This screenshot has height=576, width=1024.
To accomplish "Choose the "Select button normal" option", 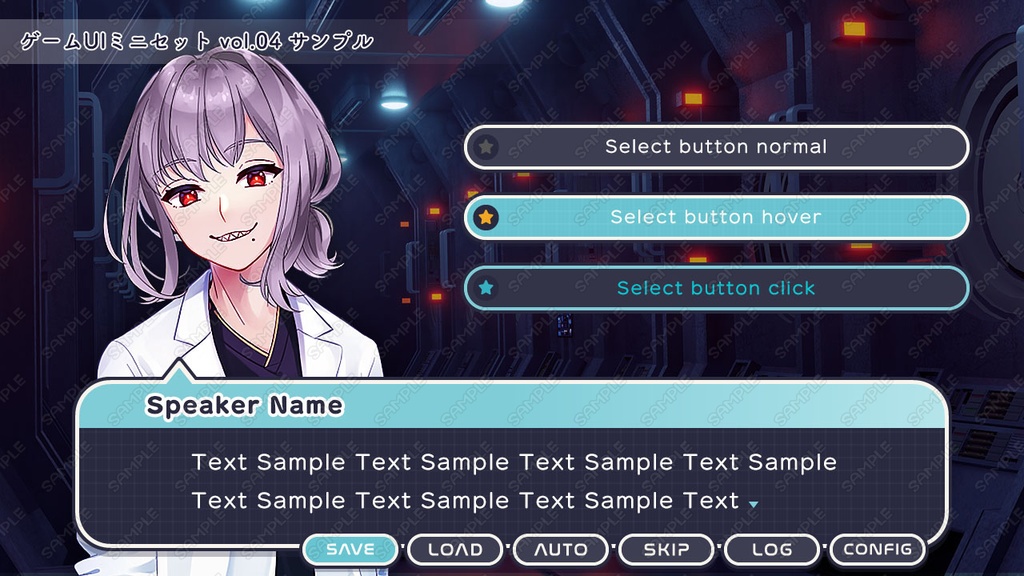I will [x=716, y=147].
